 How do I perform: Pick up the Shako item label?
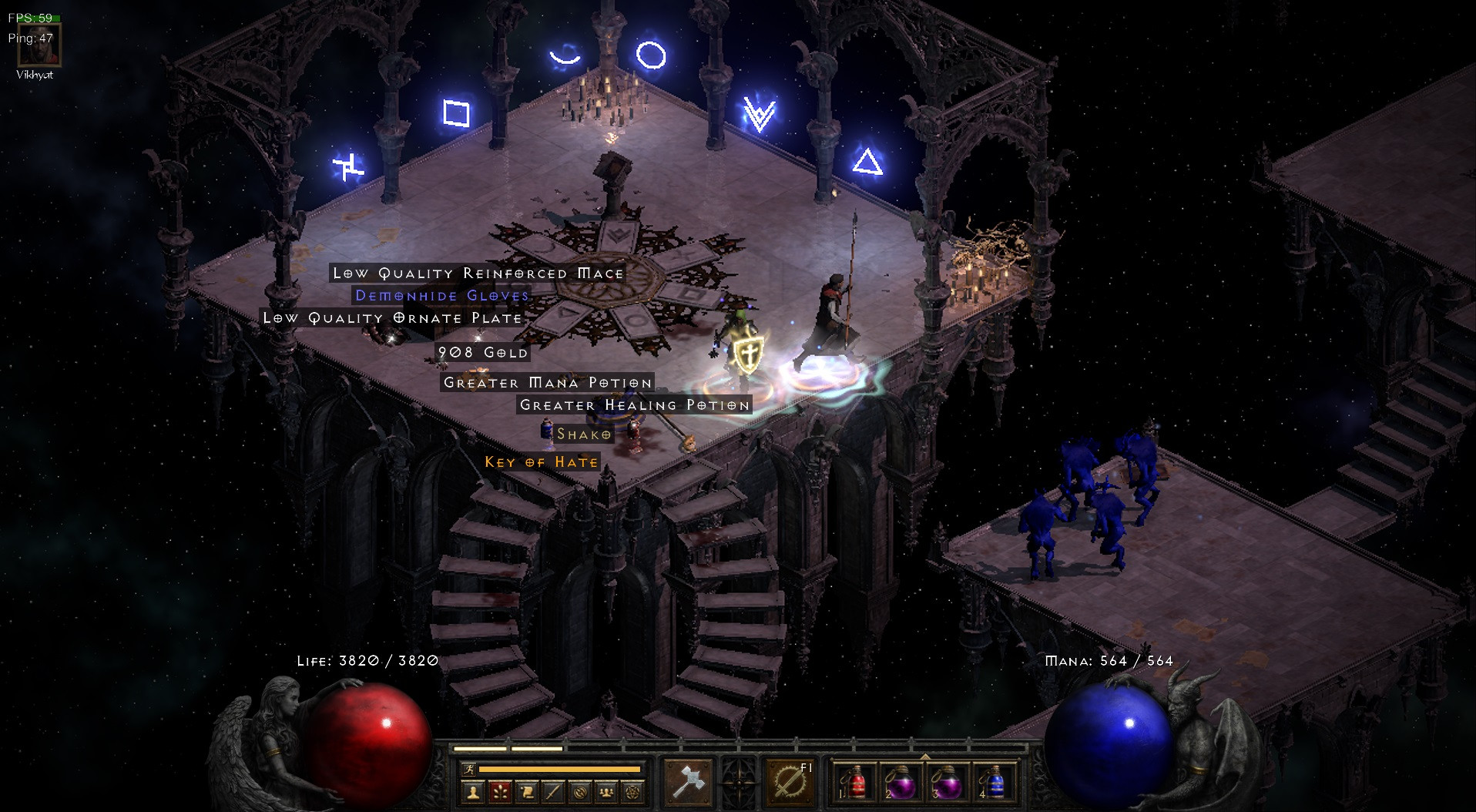point(584,435)
